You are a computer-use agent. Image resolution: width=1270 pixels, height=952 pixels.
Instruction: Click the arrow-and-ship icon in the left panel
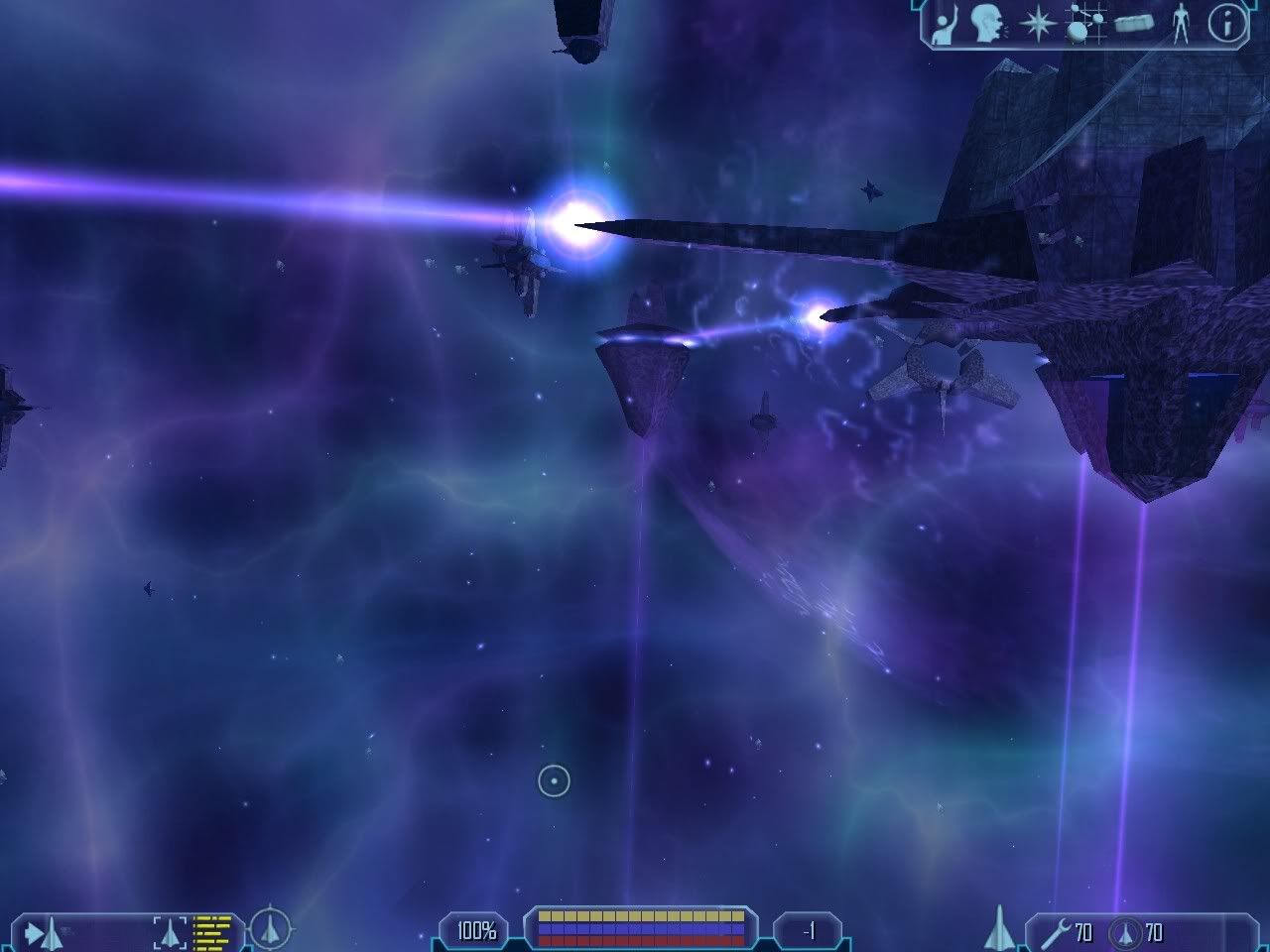[44, 932]
